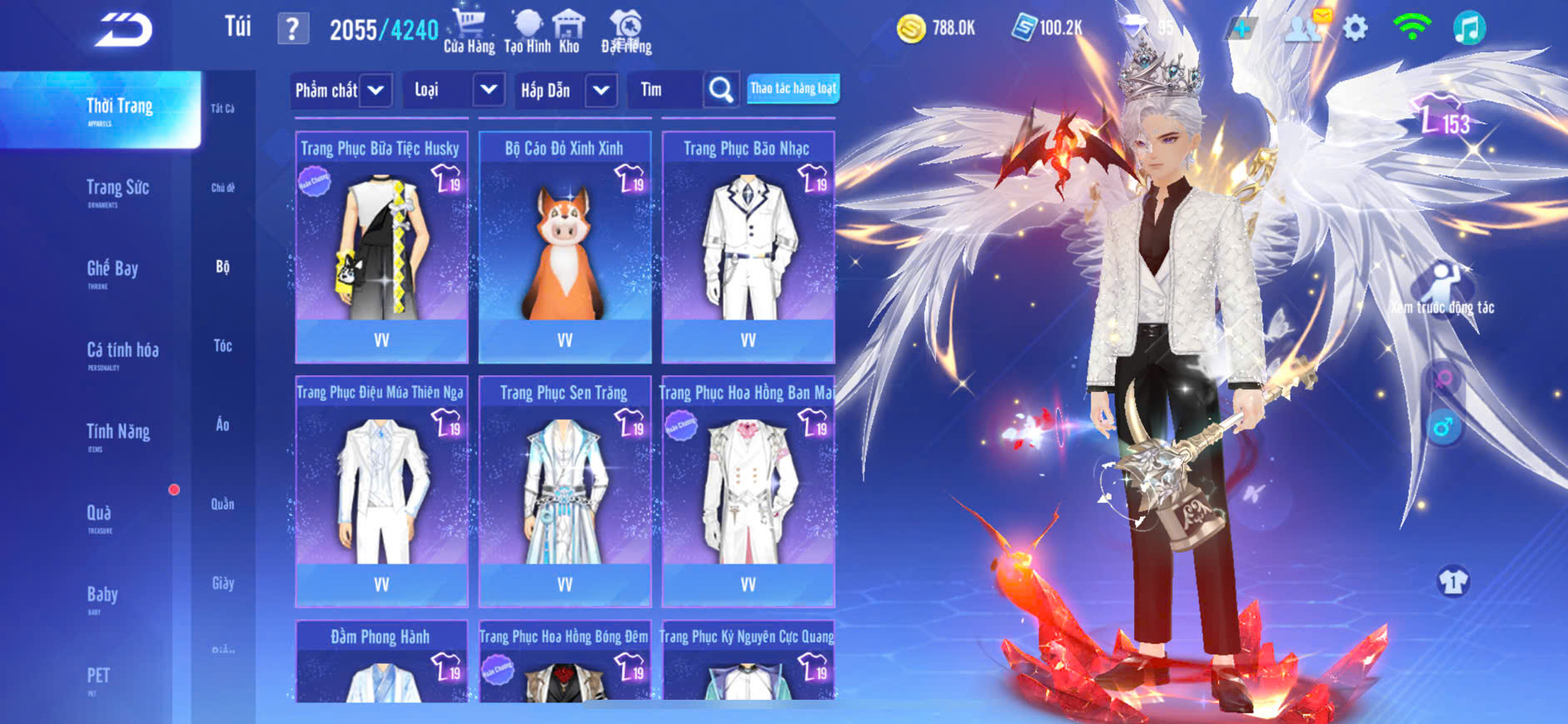Viewport: 1568px width, 724px height.
Task: Expand the Hấp Dẫn sort dropdown
Action: (x=601, y=90)
